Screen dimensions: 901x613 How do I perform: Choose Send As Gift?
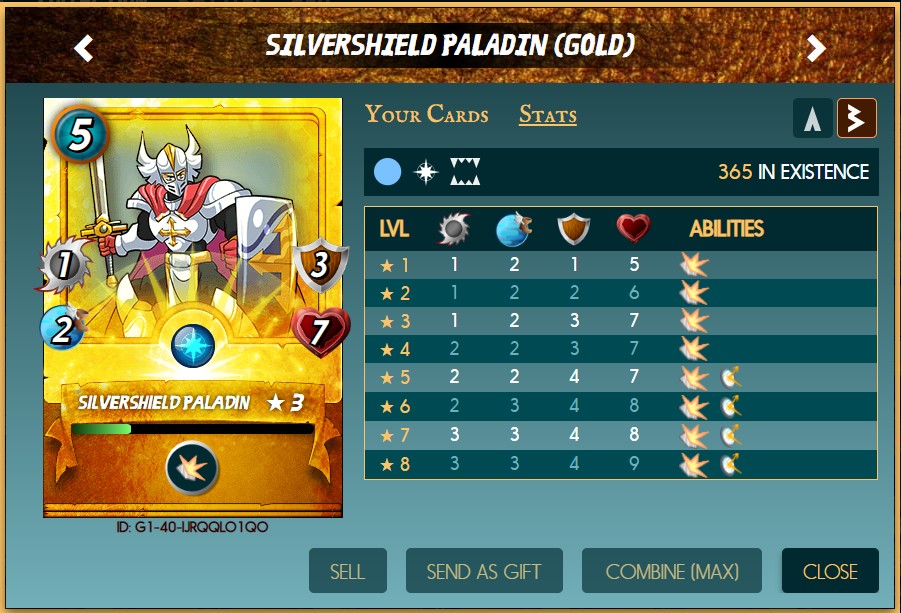pos(484,571)
